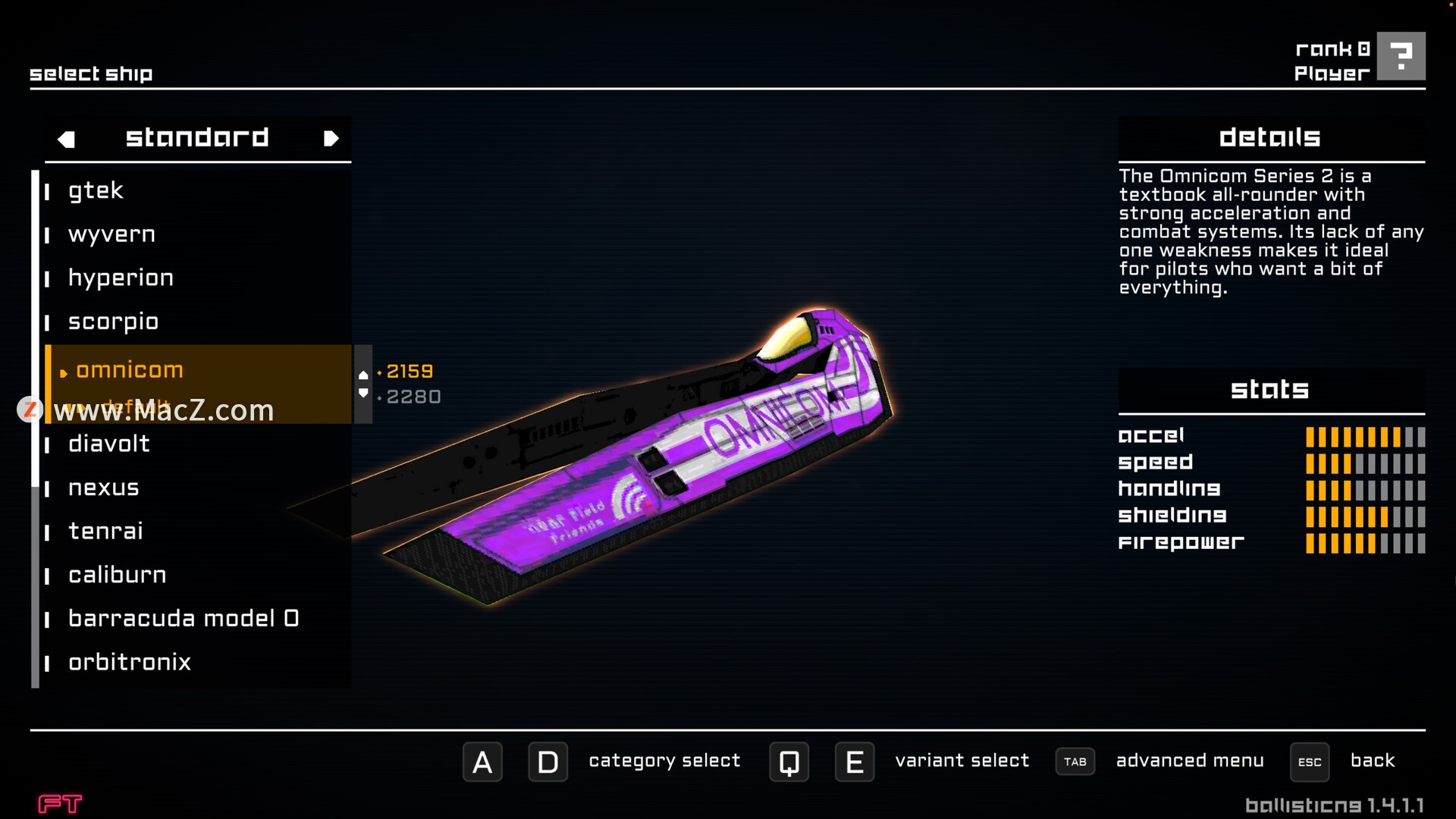Viewport: 1456px width, 819px height.
Task: Click the variant down arrow
Action: pyautogui.click(x=363, y=394)
